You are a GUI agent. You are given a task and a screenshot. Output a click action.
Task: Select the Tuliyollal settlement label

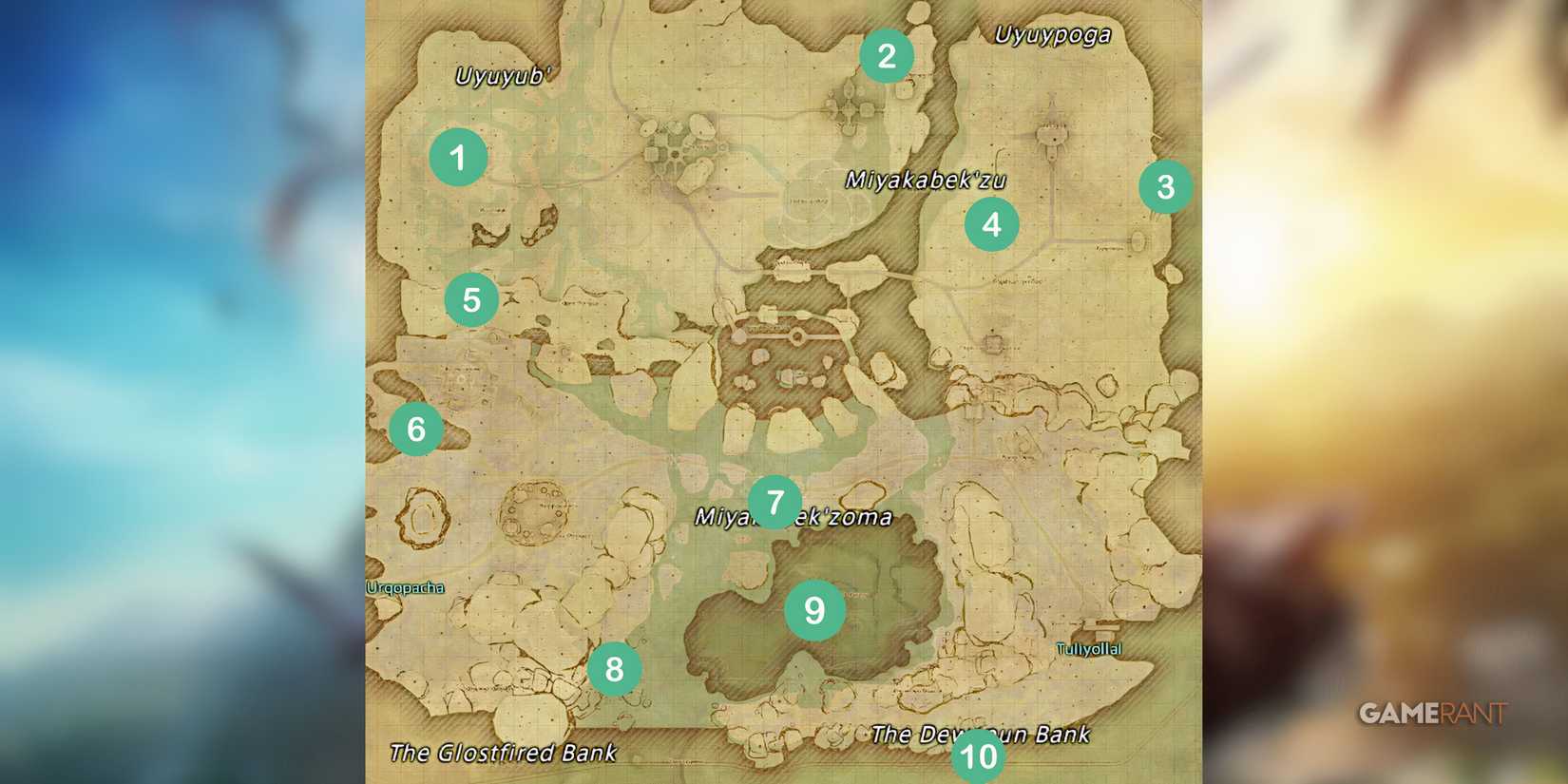(x=1089, y=649)
